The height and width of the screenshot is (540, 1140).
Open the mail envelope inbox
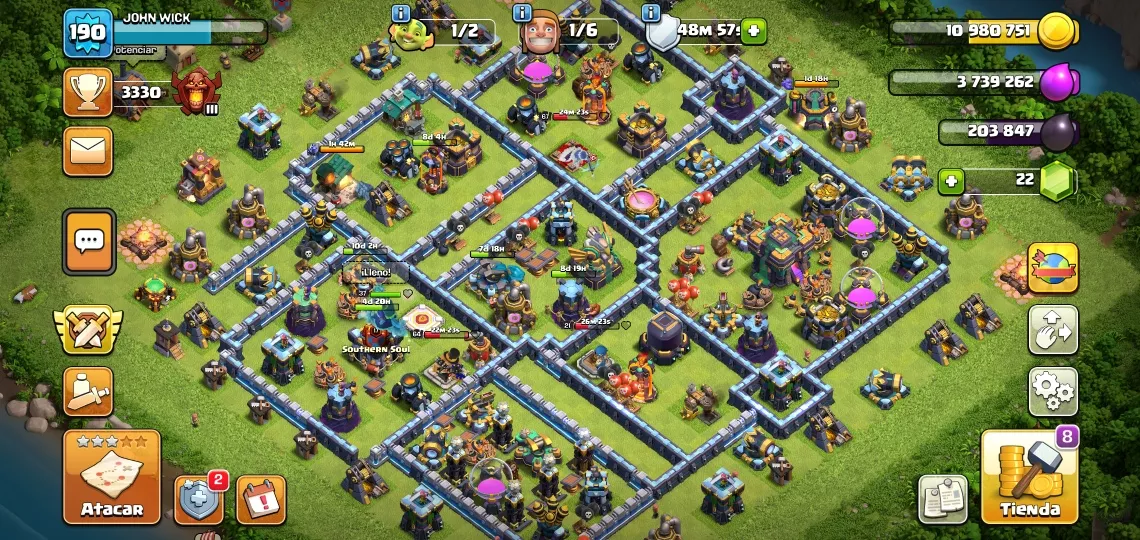(x=88, y=151)
